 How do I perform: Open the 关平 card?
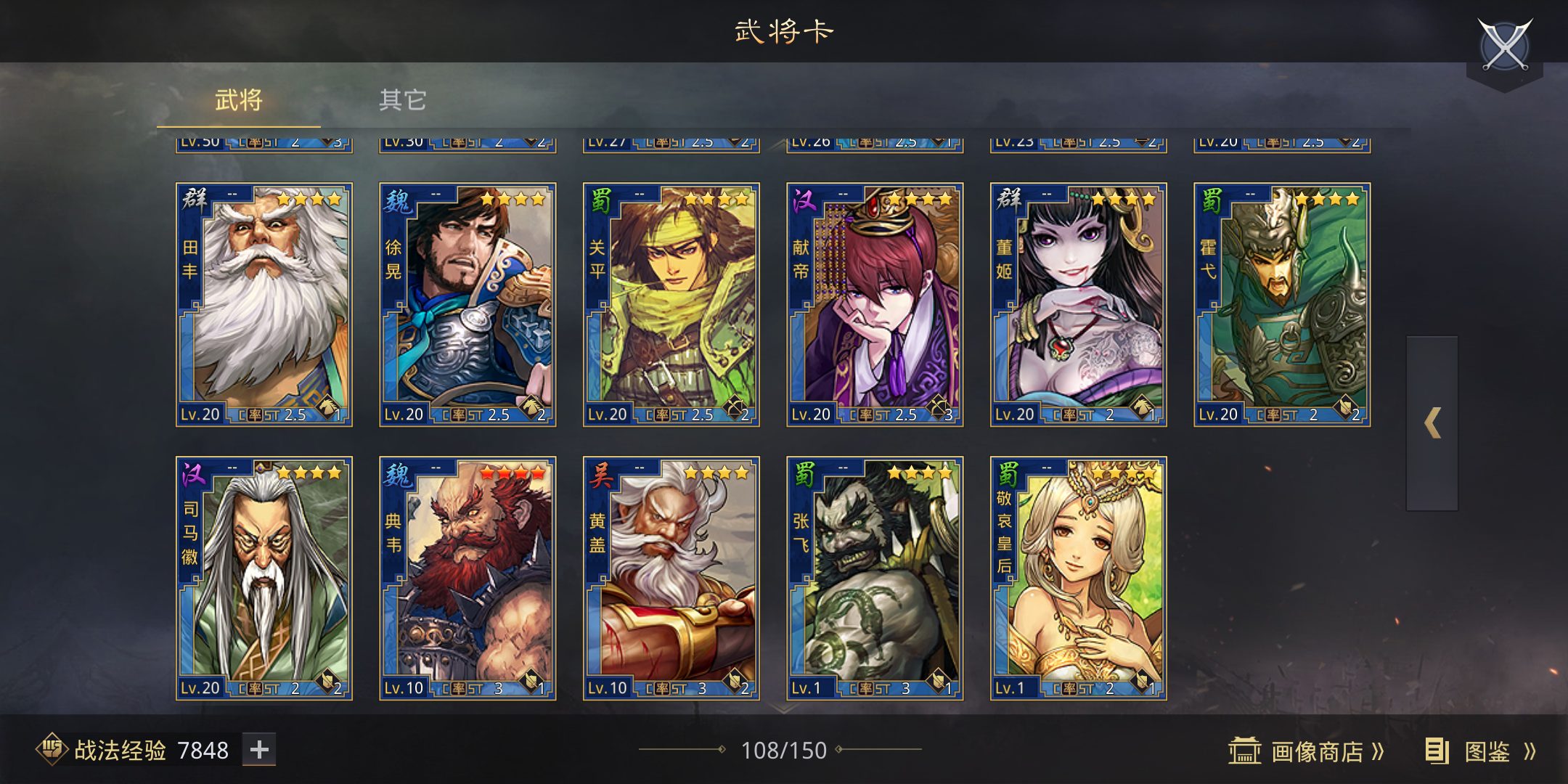pos(671,304)
